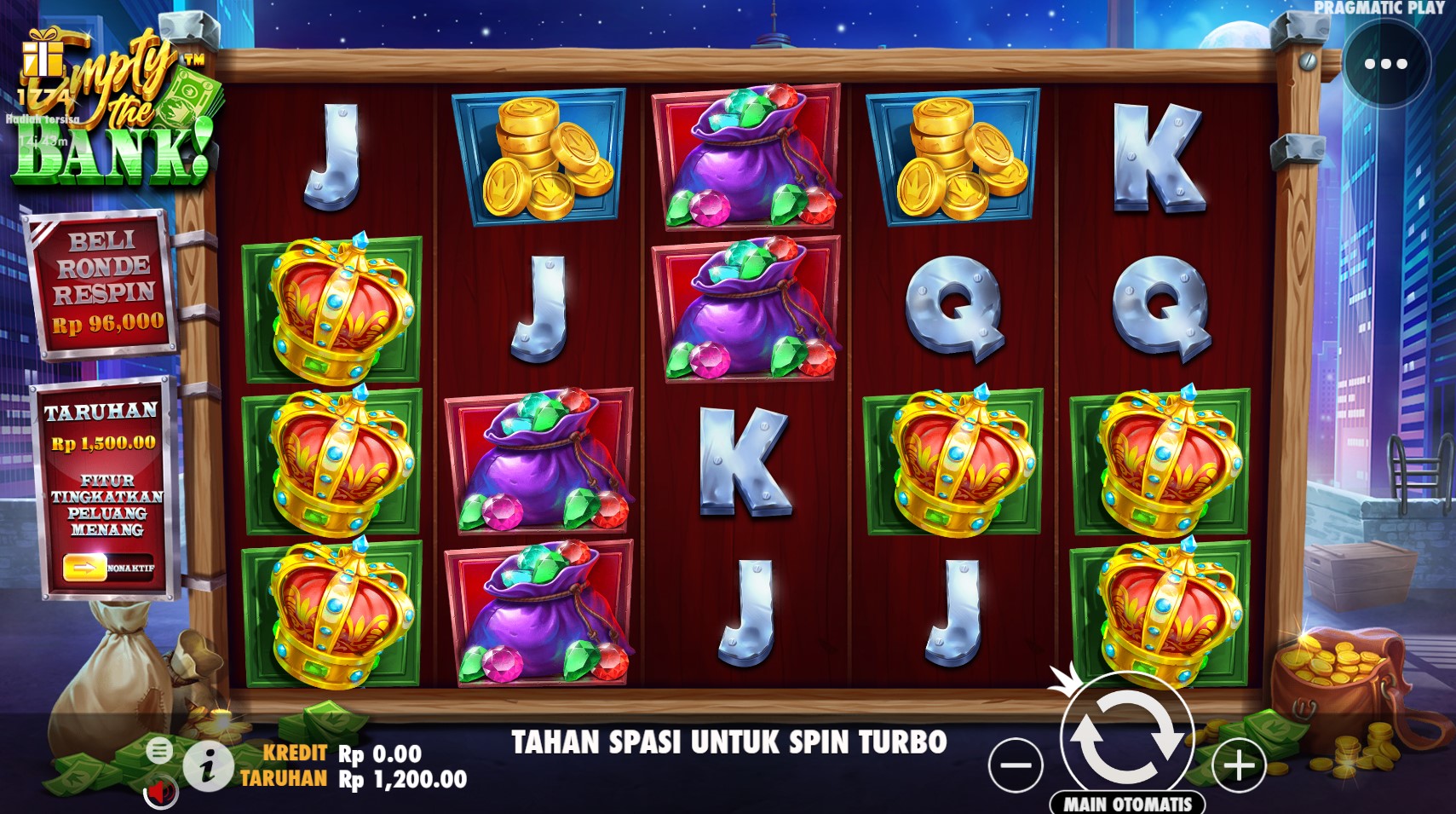Screen dimensions: 1456x814
Task: Open the hamburger settings menu
Action: 159,750
